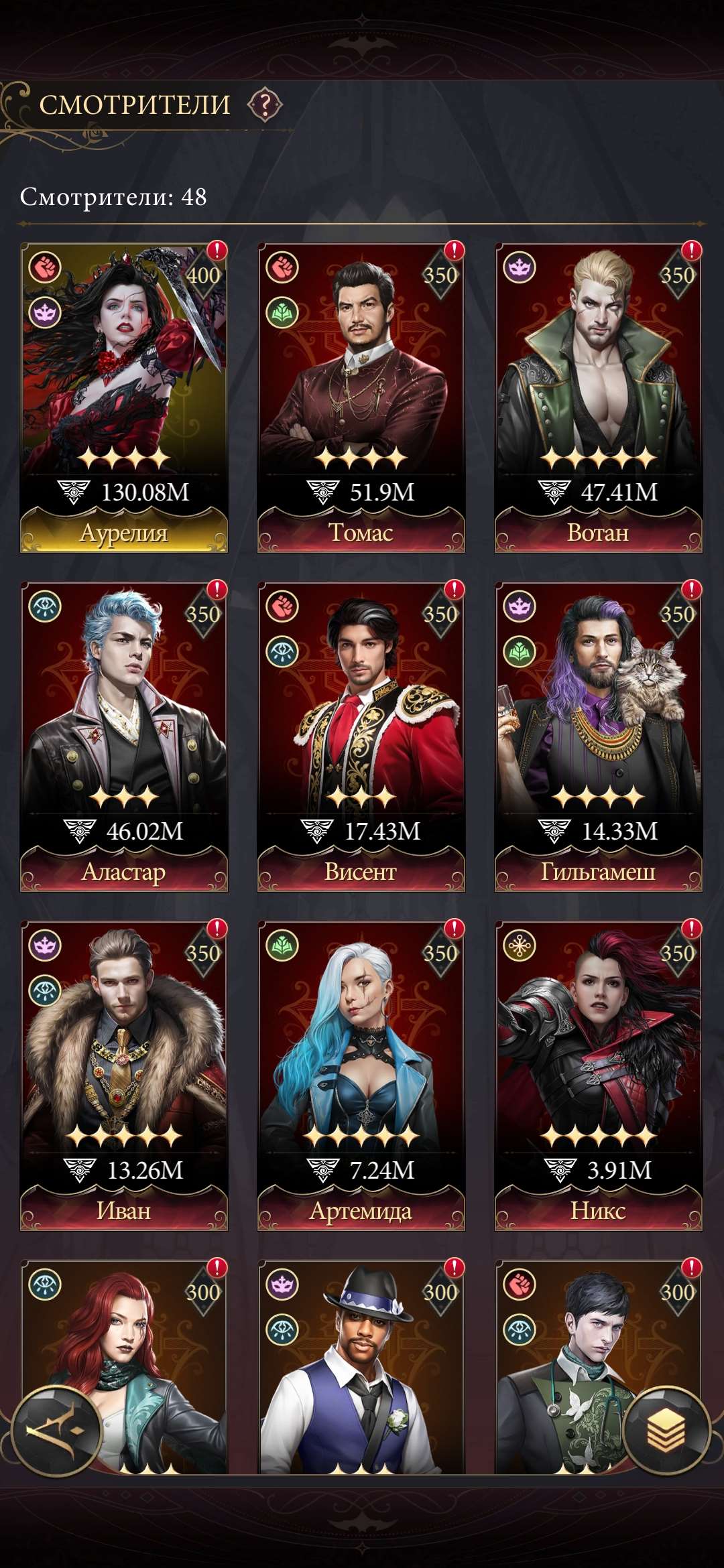
Task: Select the Иван warden card
Action: click(124, 1075)
